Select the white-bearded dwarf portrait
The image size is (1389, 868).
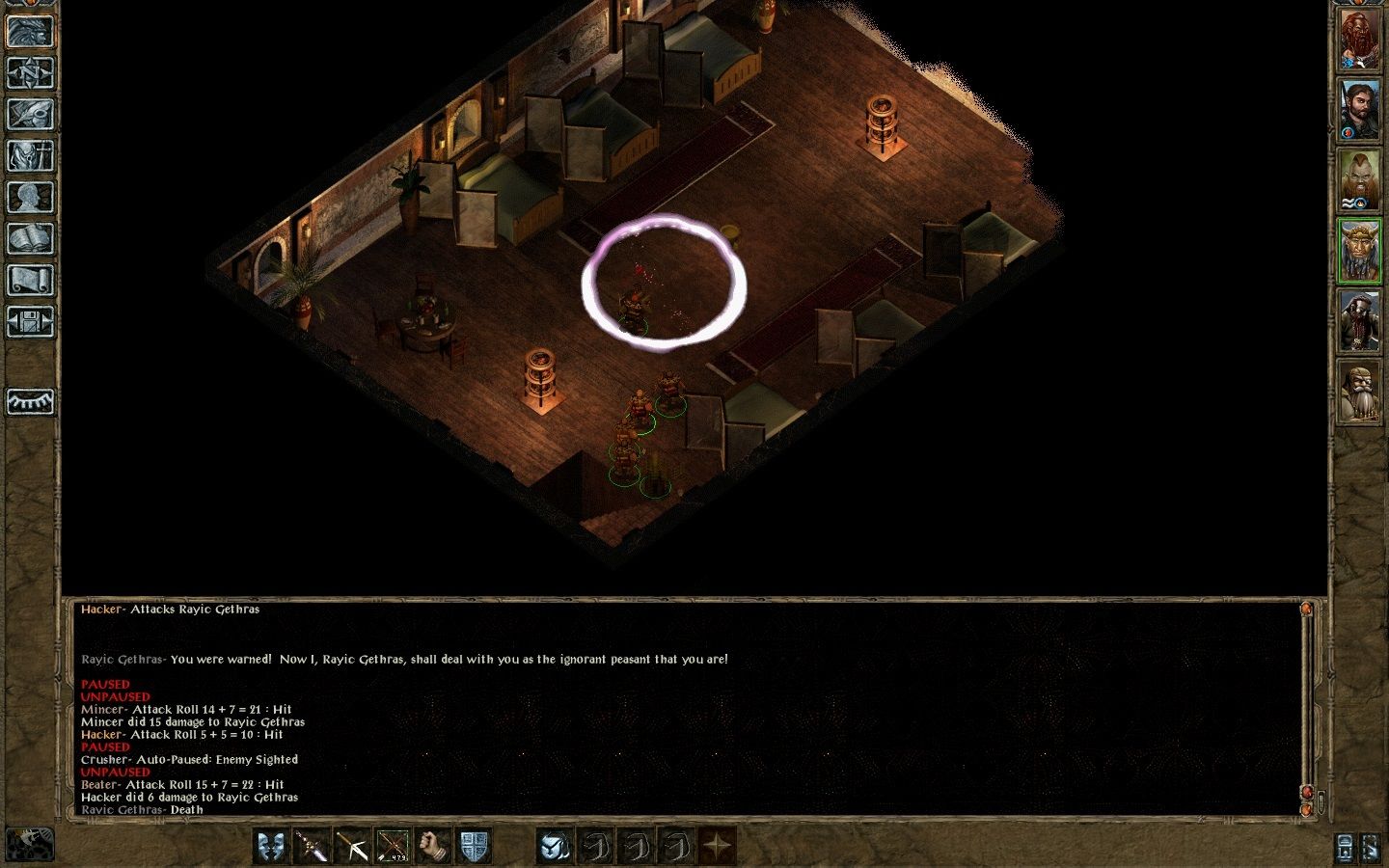point(1358,391)
